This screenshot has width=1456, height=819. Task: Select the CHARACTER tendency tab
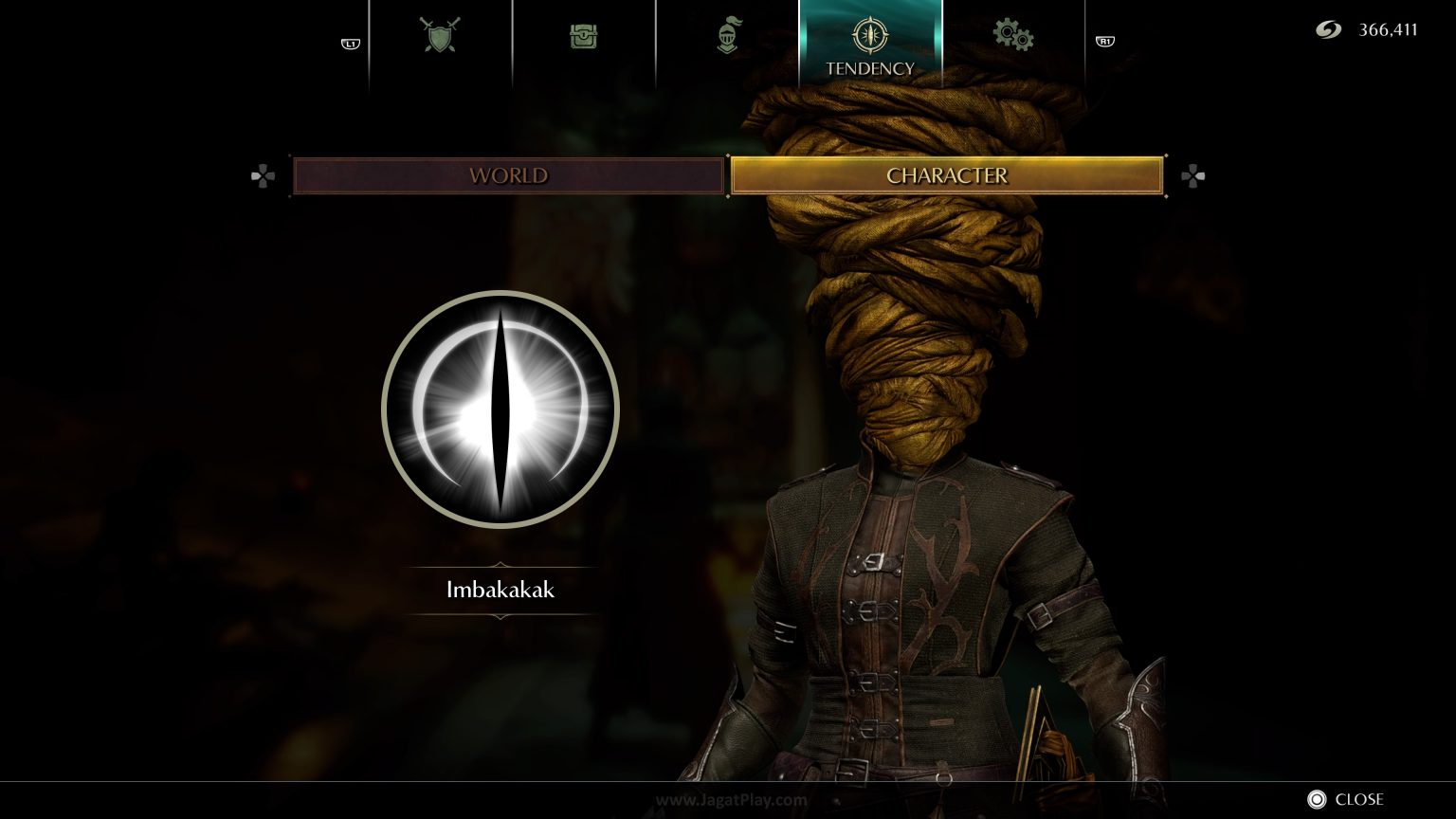tap(946, 175)
